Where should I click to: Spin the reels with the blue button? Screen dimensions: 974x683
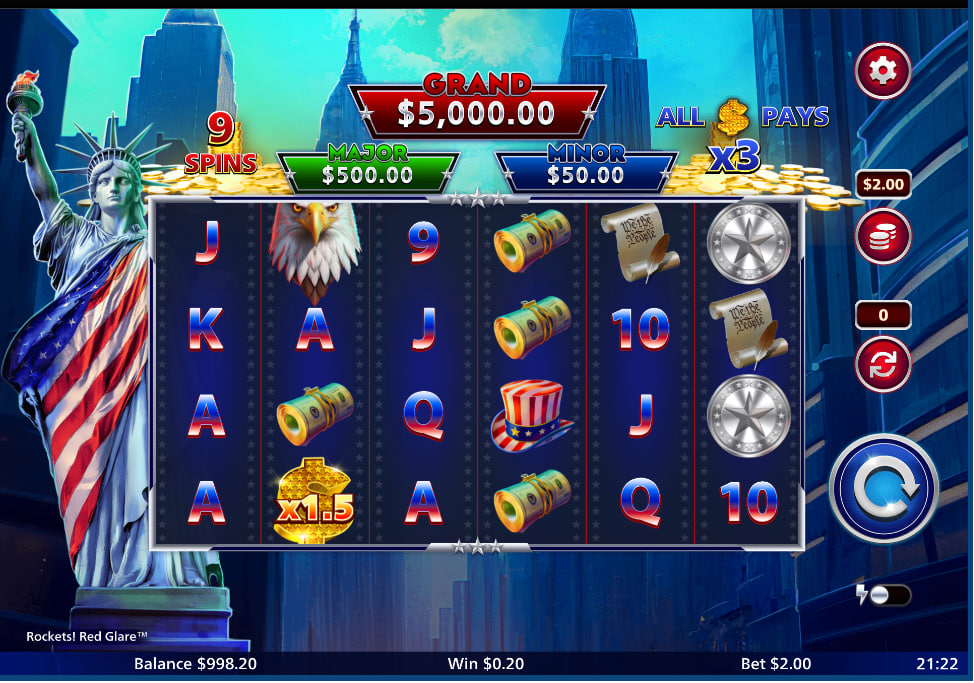coord(883,488)
